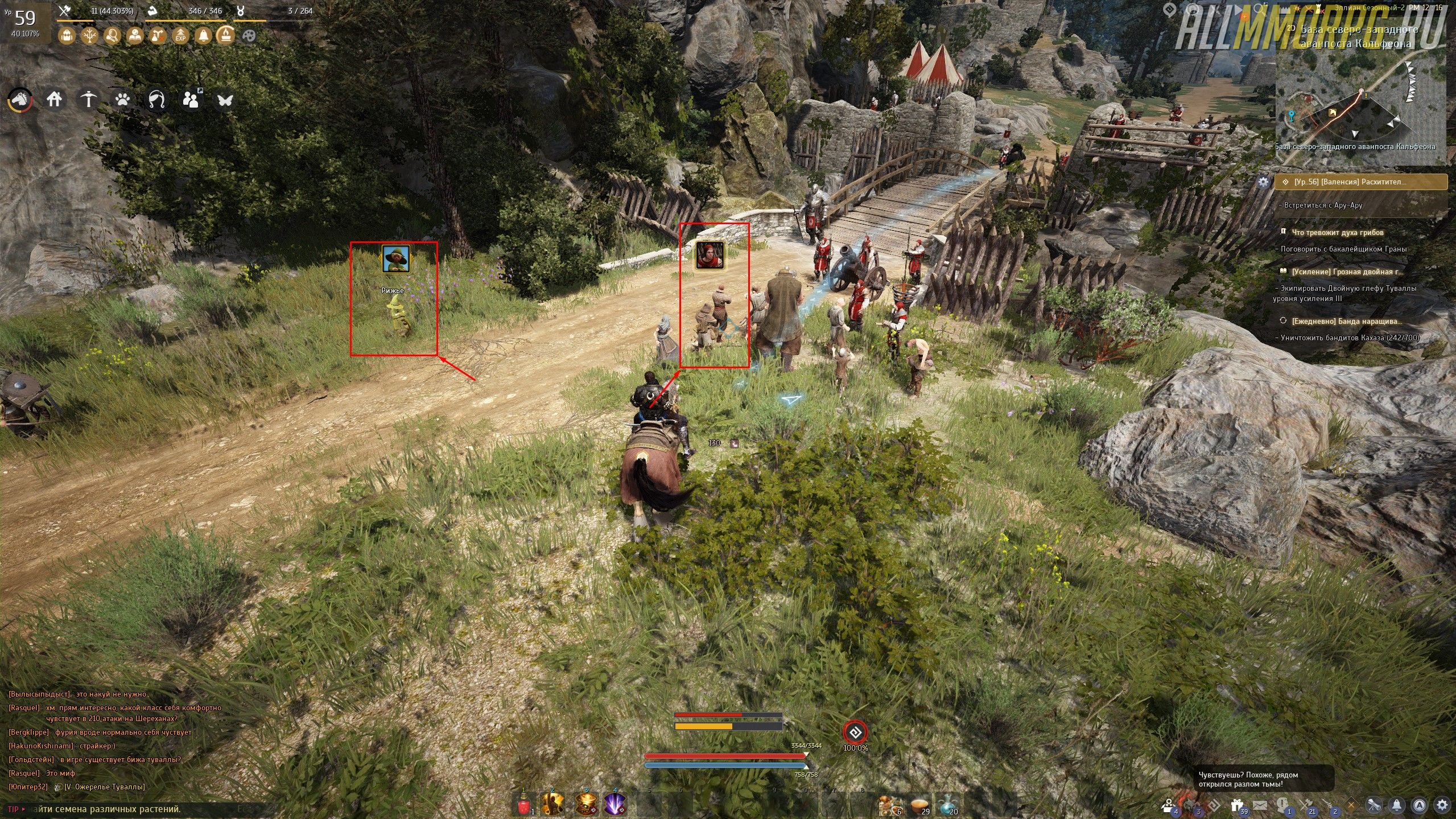
Task: Open the gear settings menu in bottom bar
Action: coord(1442,805)
